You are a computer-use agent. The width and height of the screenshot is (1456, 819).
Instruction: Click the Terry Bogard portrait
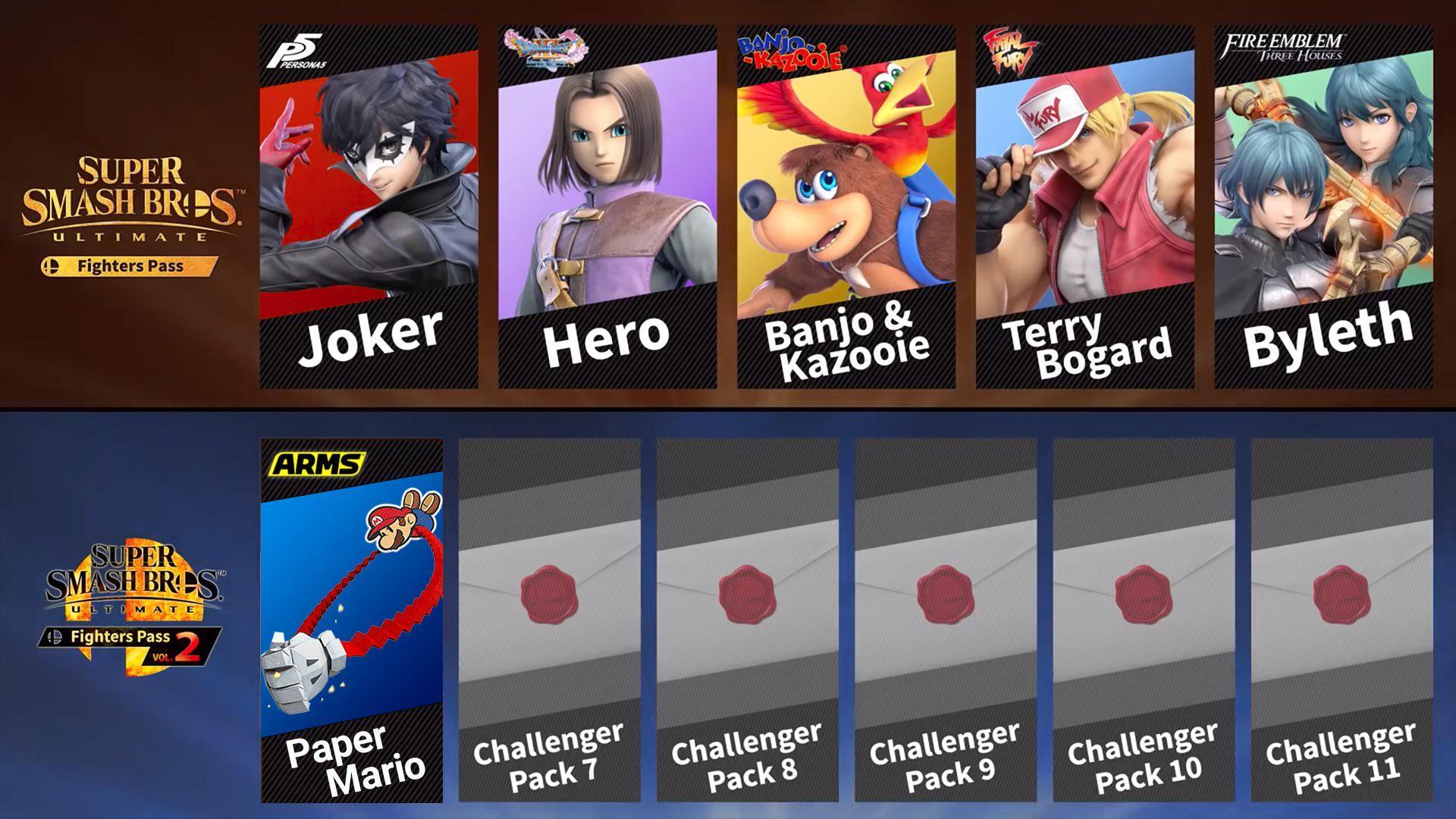[1084, 190]
